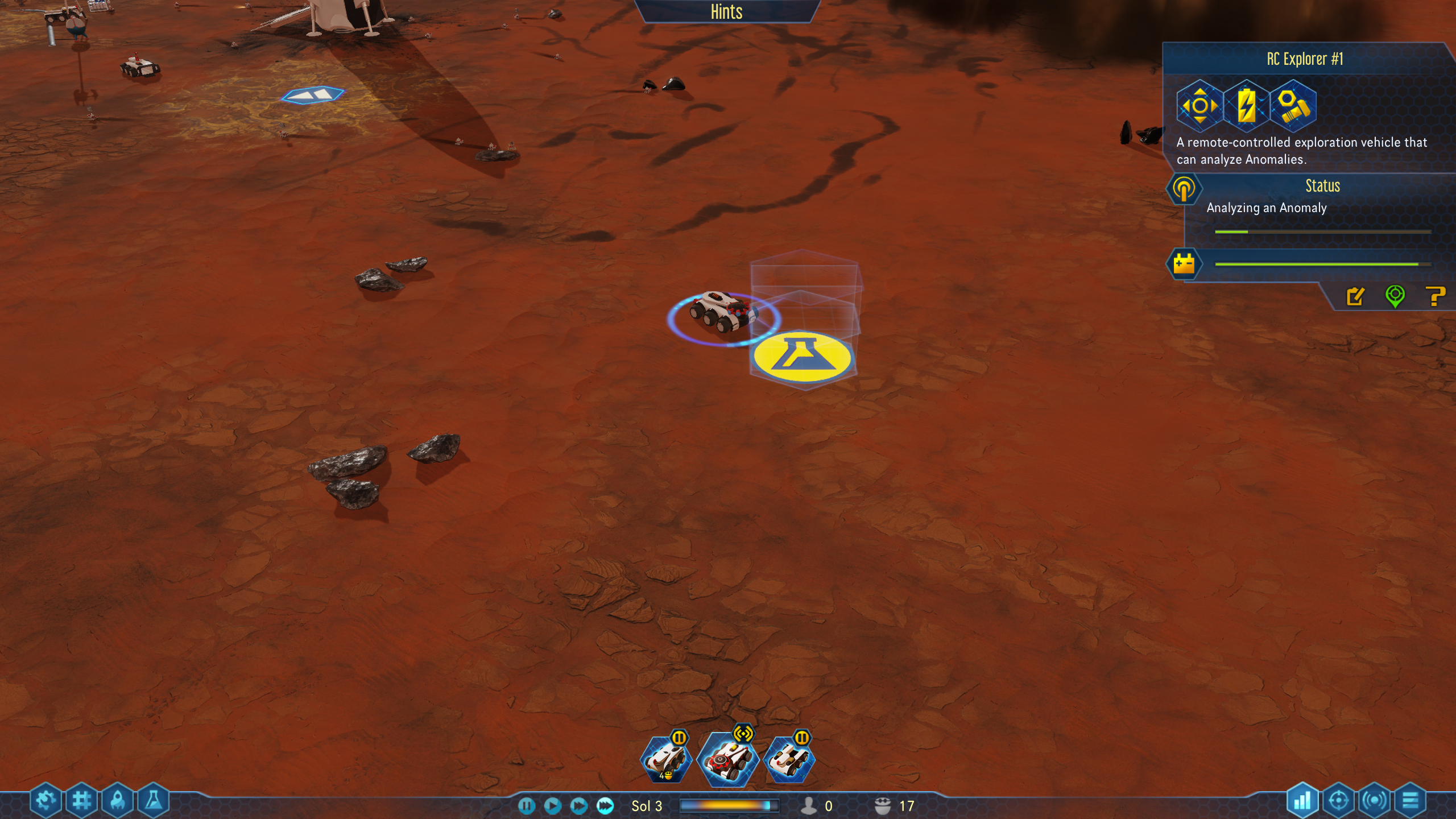The width and height of the screenshot is (1456, 819).
Task: Switch to double fast-forward speed
Action: tap(578, 805)
